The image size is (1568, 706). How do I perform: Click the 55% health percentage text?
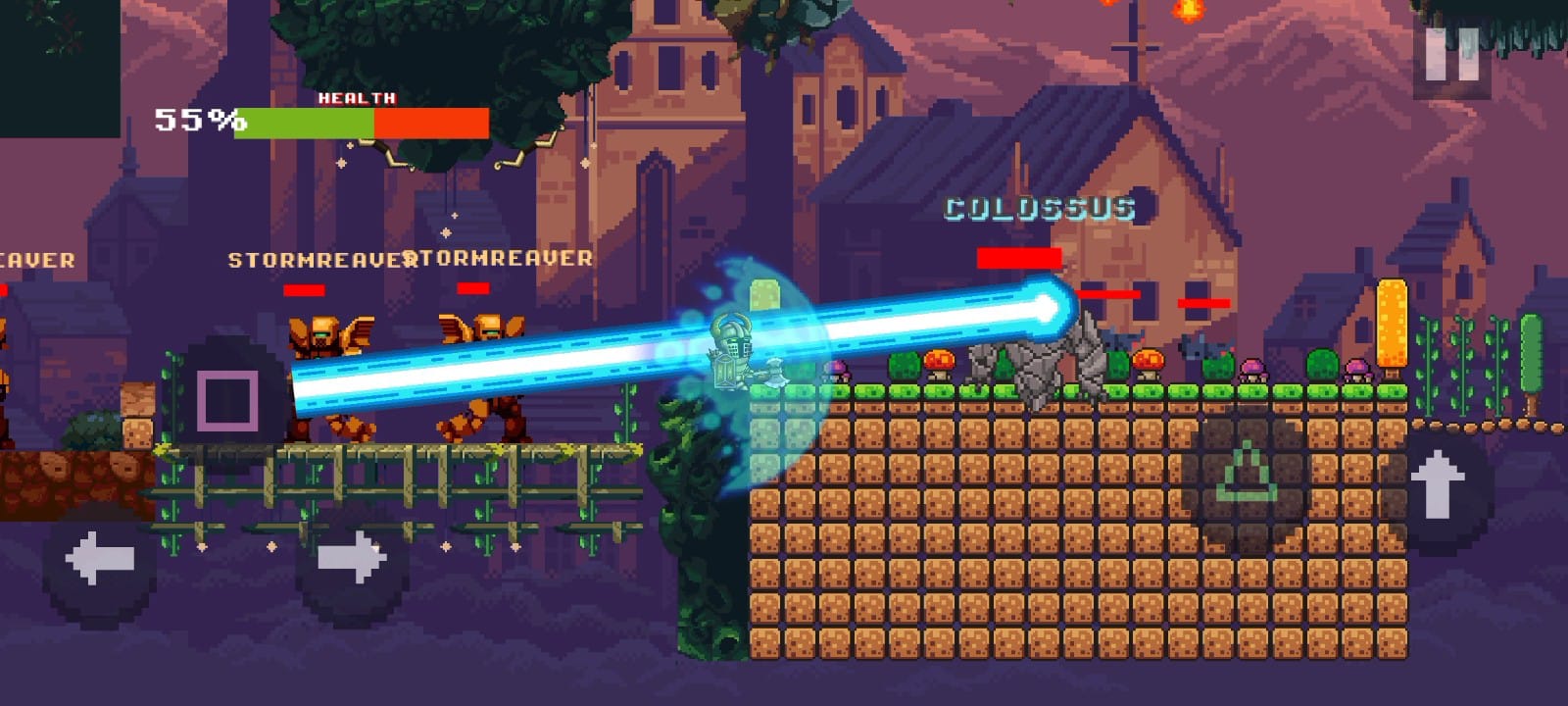[196, 120]
